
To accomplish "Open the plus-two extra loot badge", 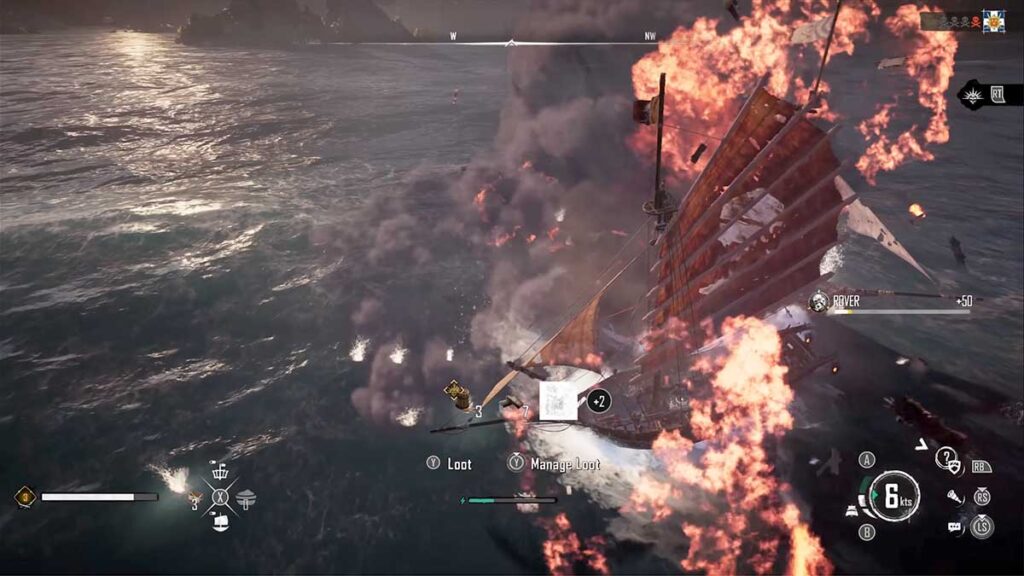I will tap(599, 401).
